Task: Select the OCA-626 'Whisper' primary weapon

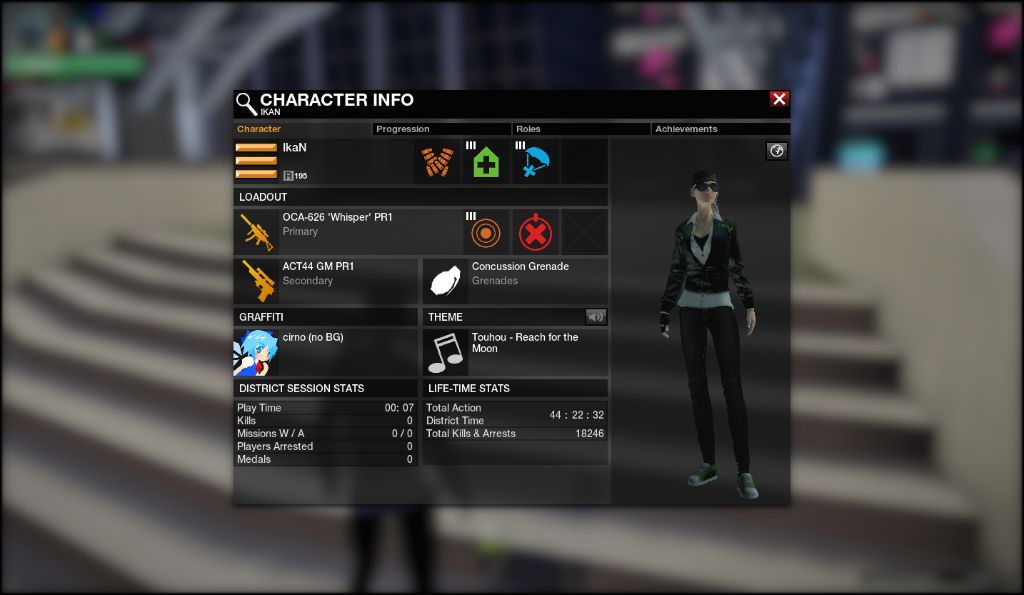Action: pos(257,232)
